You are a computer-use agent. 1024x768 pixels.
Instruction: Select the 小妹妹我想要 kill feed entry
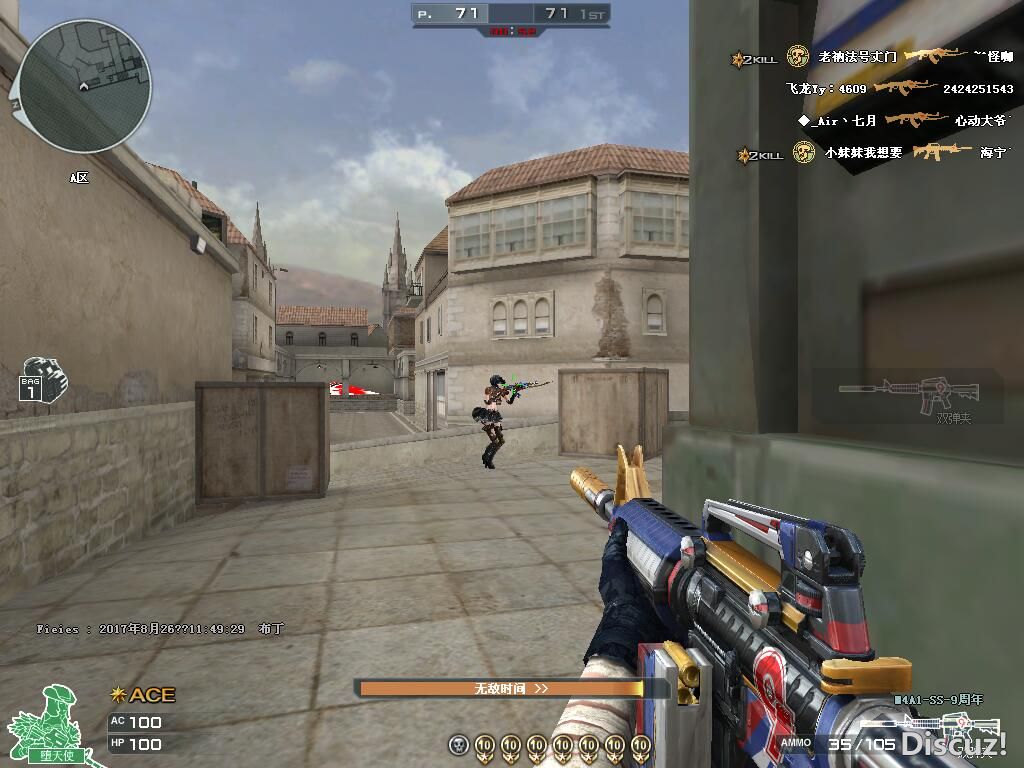pyautogui.click(x=875, y=152)
